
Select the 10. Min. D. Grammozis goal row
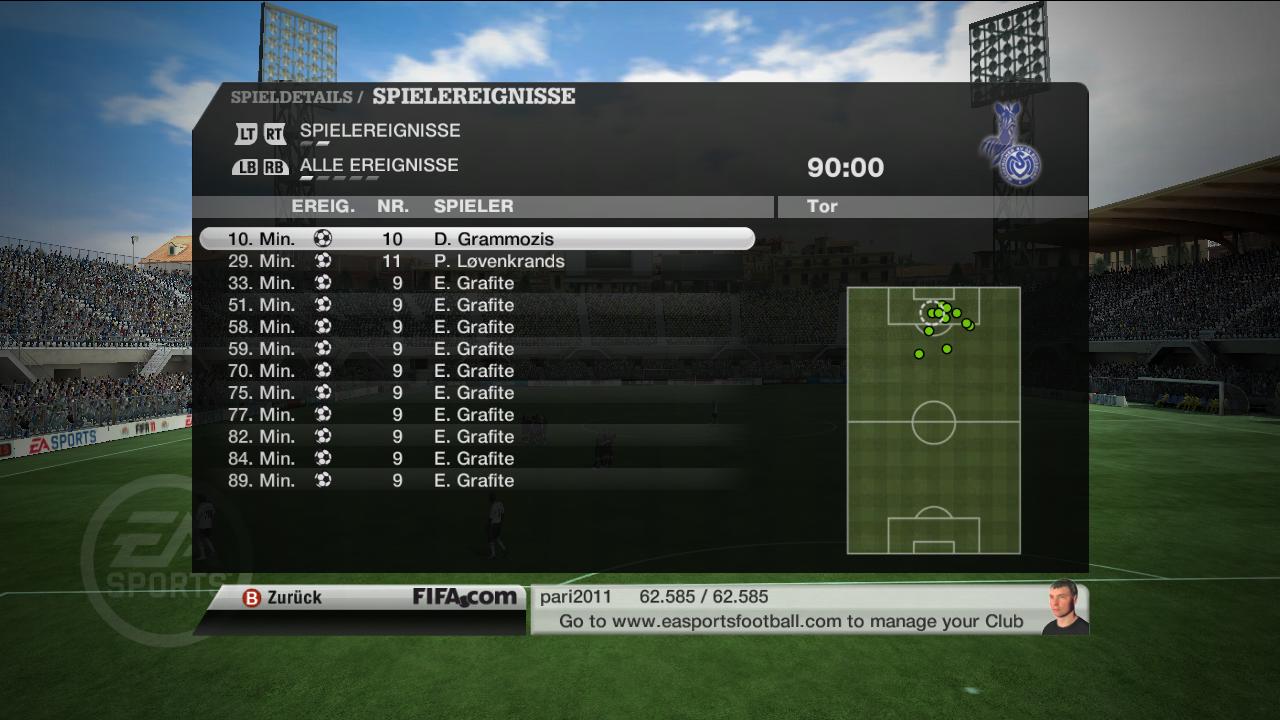[476, 239]
